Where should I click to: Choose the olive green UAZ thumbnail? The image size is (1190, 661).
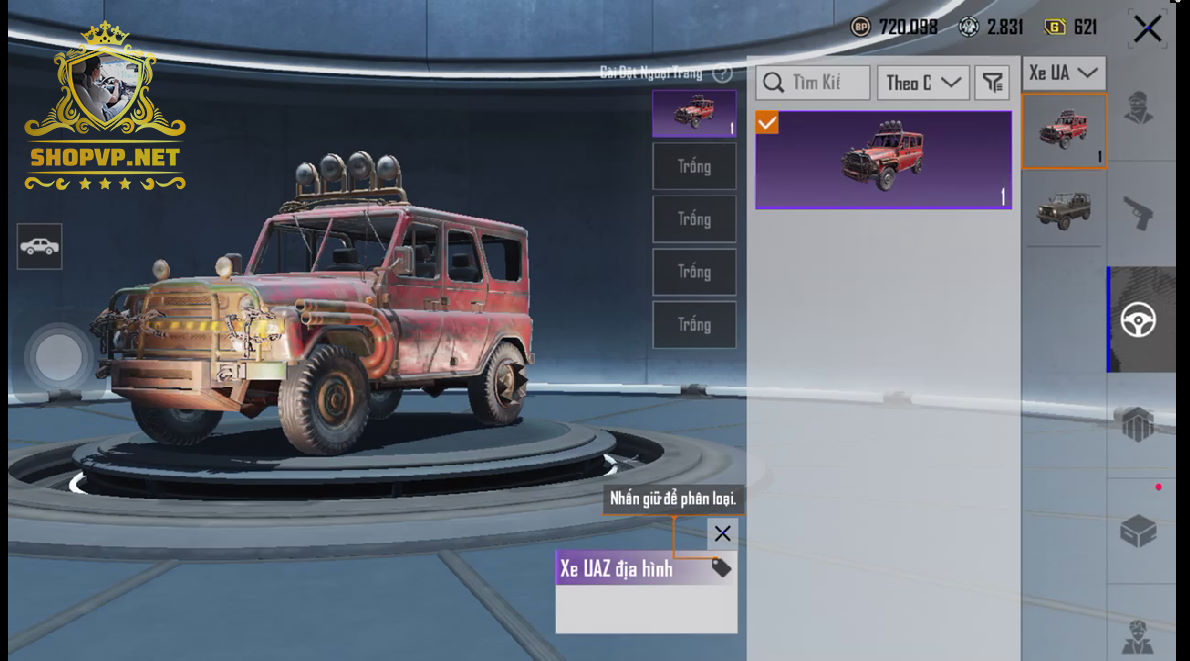(x=1063, y=208)
